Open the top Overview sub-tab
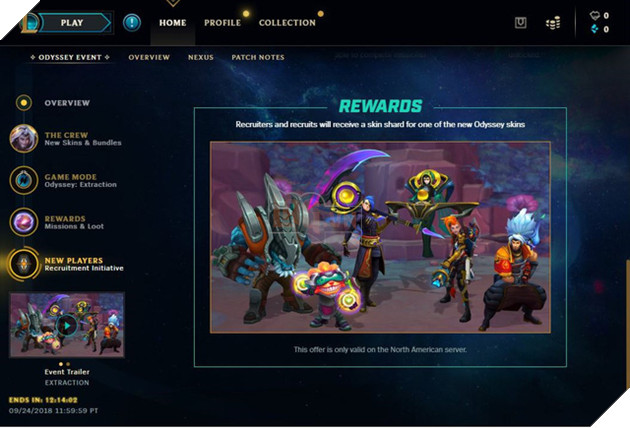The image size is (630, 428). 149,57
